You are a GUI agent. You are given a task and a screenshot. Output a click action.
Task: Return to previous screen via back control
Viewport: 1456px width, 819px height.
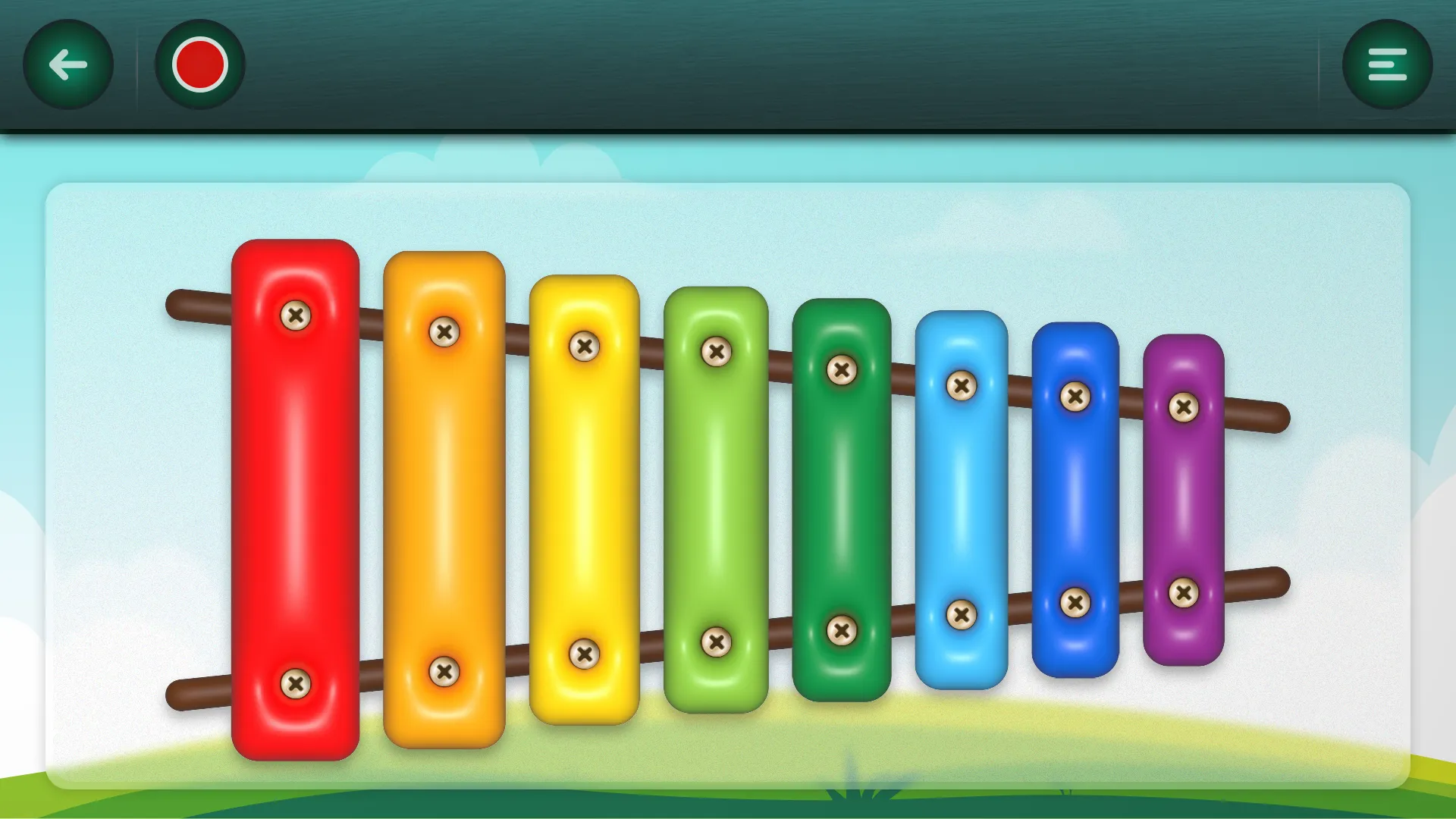point(66,64)
